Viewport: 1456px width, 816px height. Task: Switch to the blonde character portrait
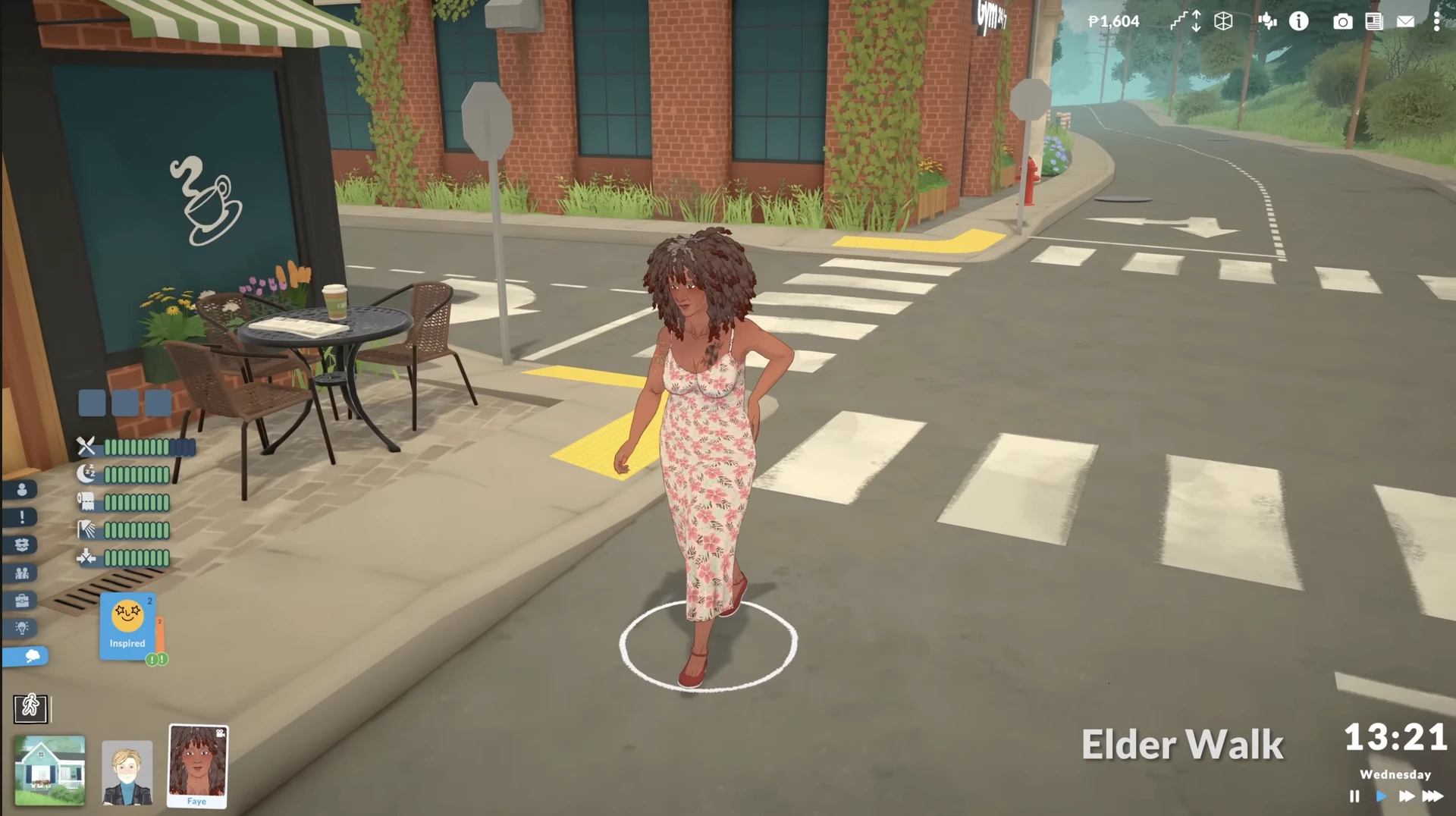(127, 772)
